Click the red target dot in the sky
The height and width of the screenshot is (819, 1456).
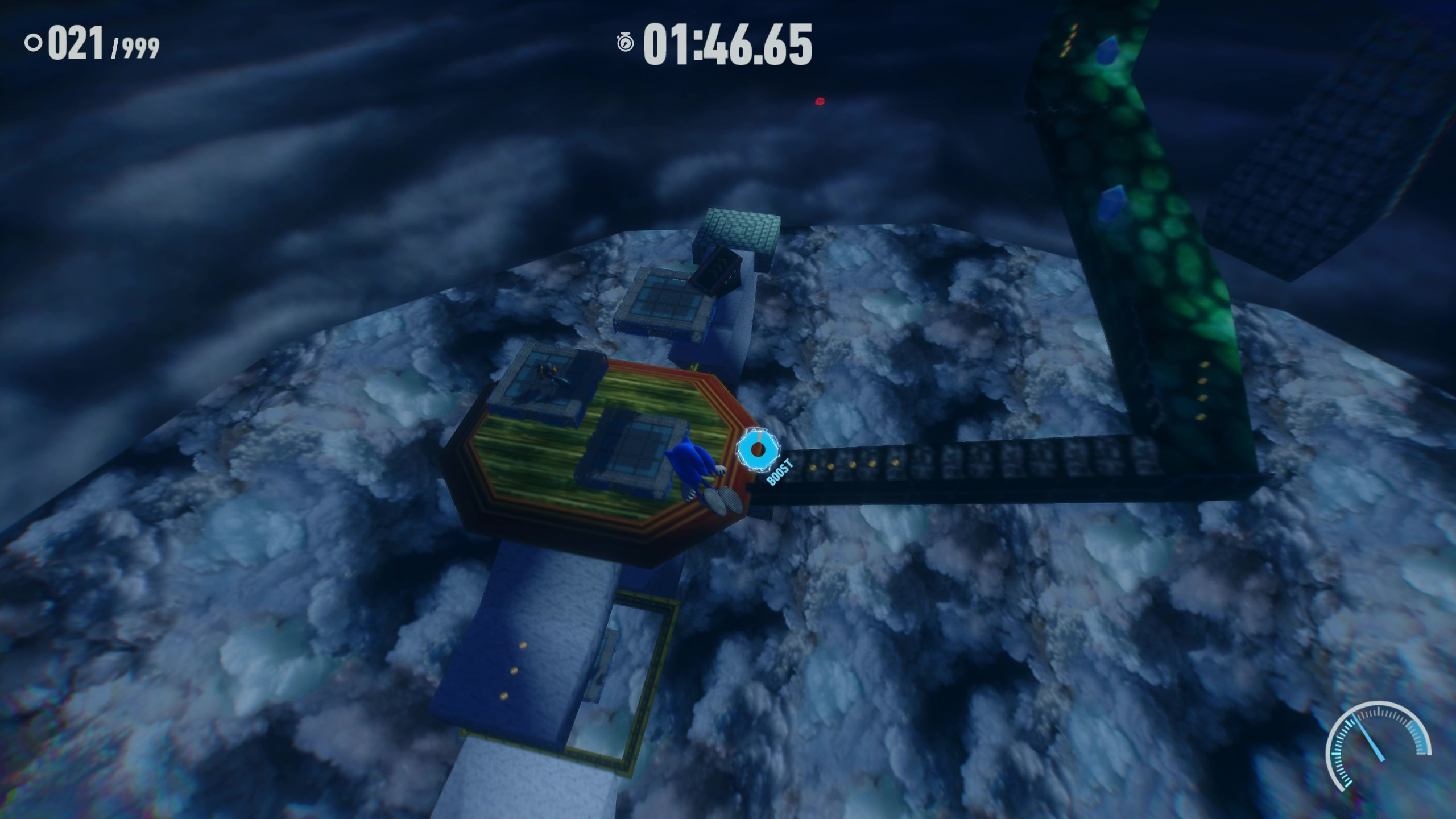point(819,101)
